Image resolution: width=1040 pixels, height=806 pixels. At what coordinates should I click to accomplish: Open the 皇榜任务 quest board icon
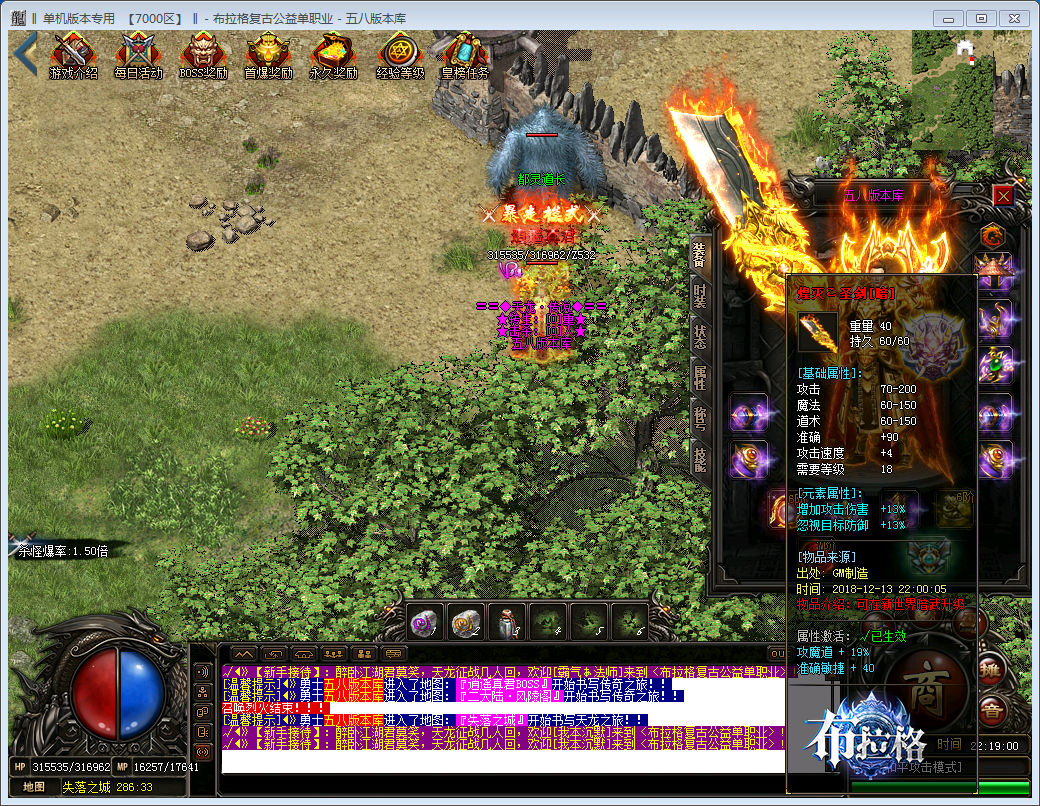[465, 56]
